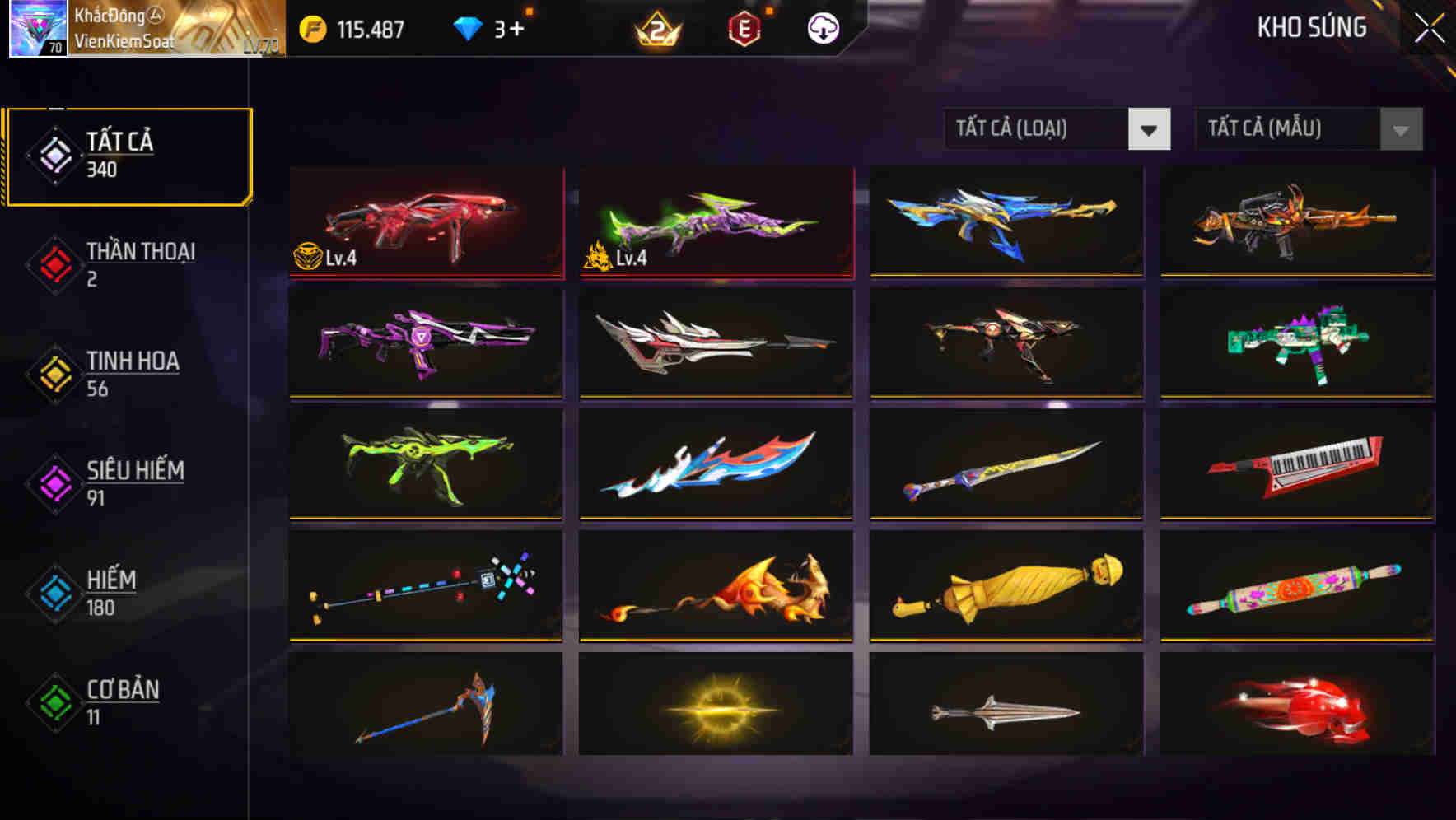Click the red keytar weapon thumbnail
The width and height of the screenshot is (1456, 820).
point(1295,466)
